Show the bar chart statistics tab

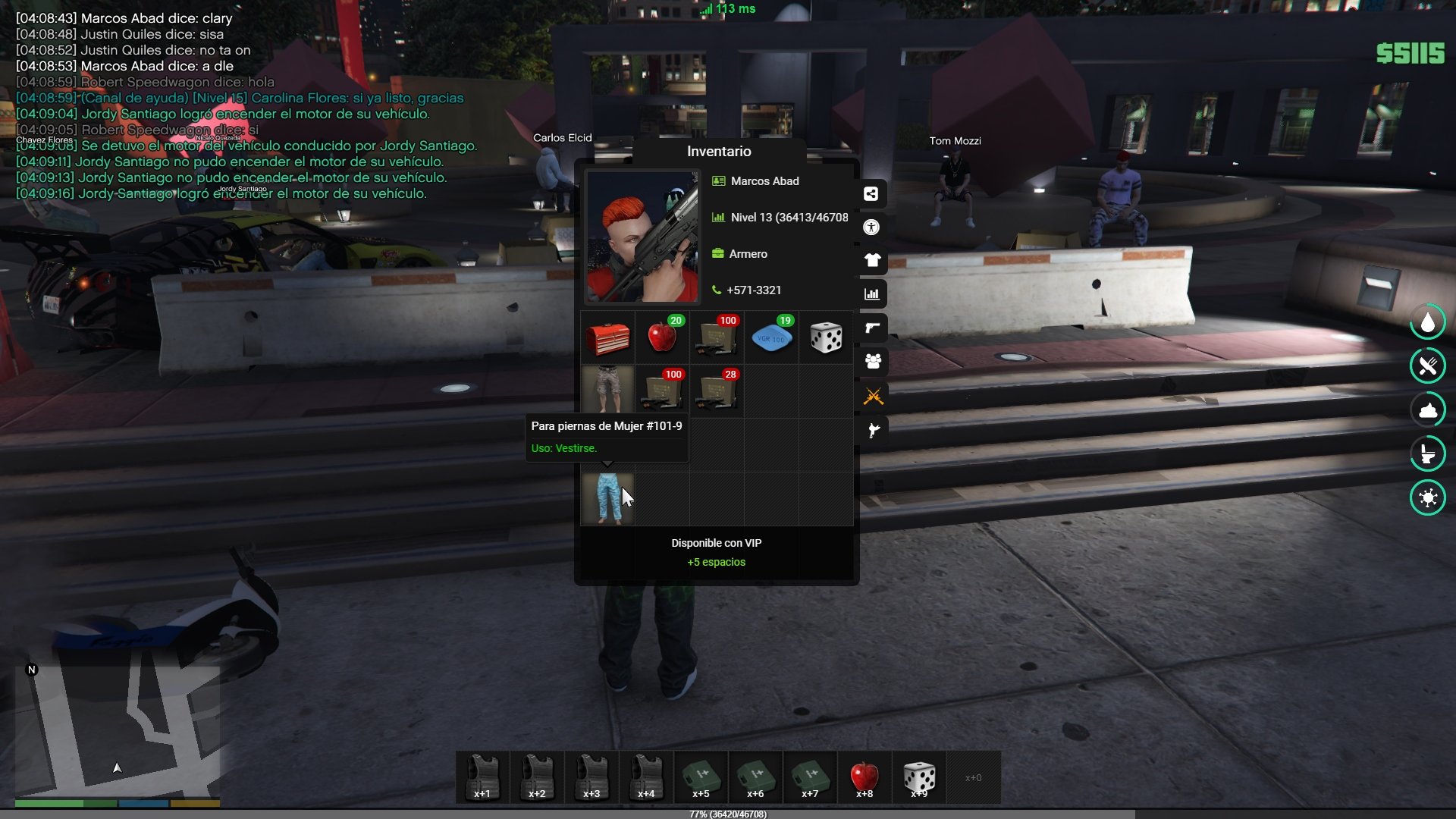872,294
